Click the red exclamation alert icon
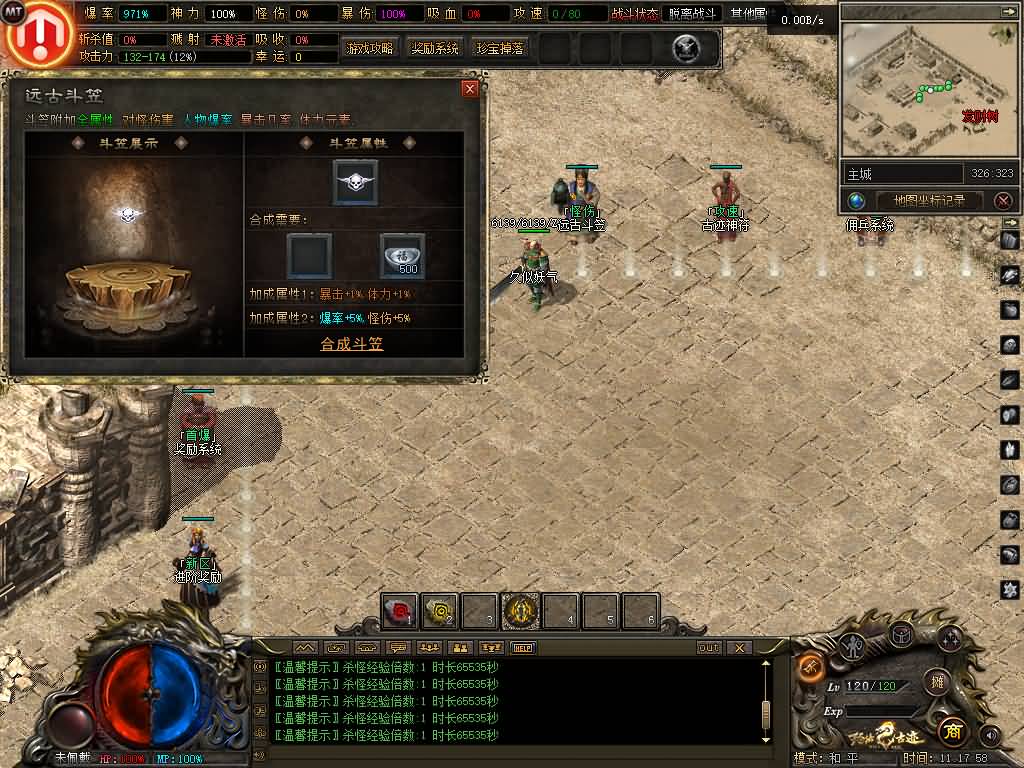Viewport: 1024px width, 768px height. click(x=37, y=33)
